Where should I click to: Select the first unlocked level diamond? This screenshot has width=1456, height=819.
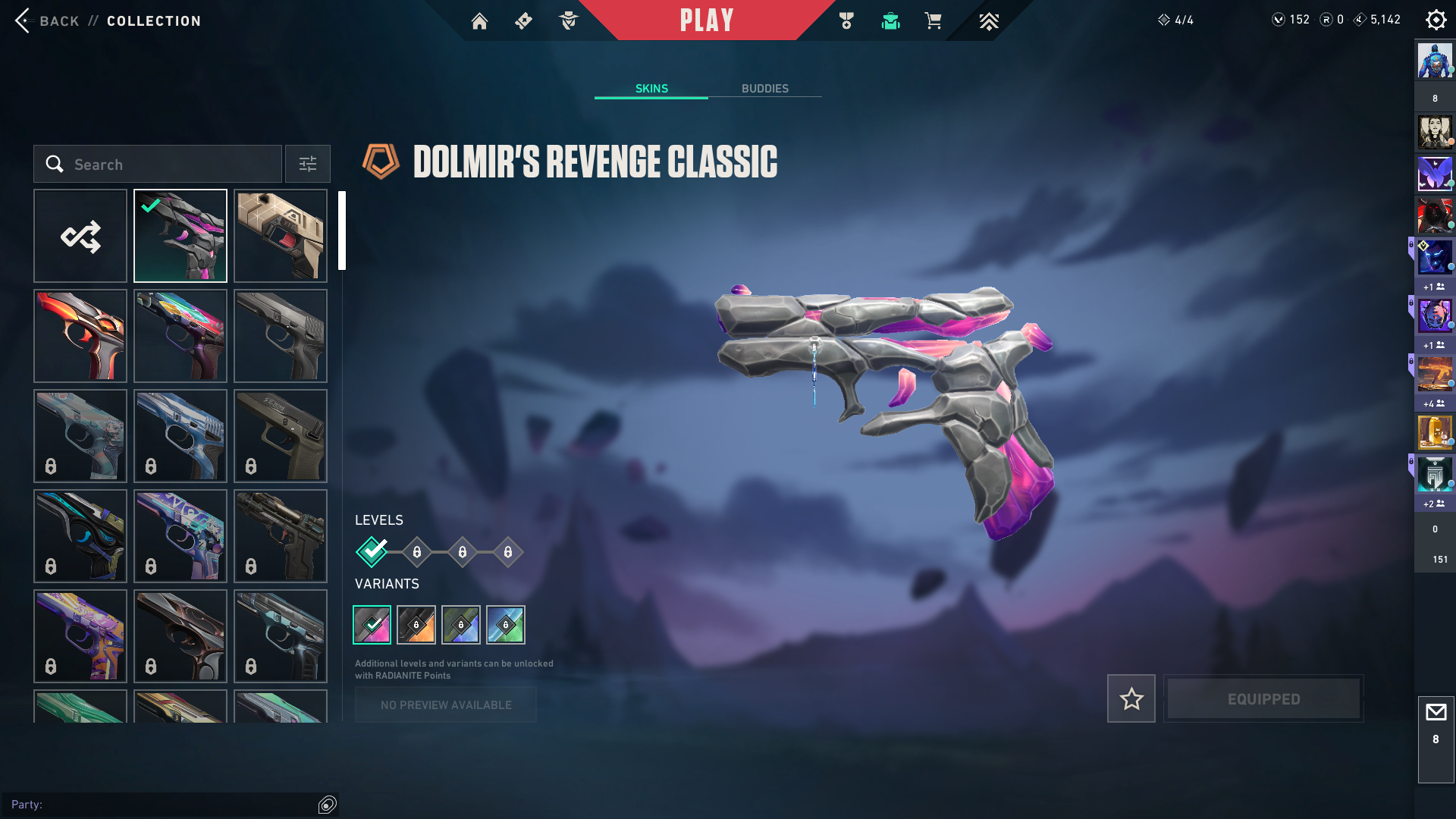(x=372, y=552)
